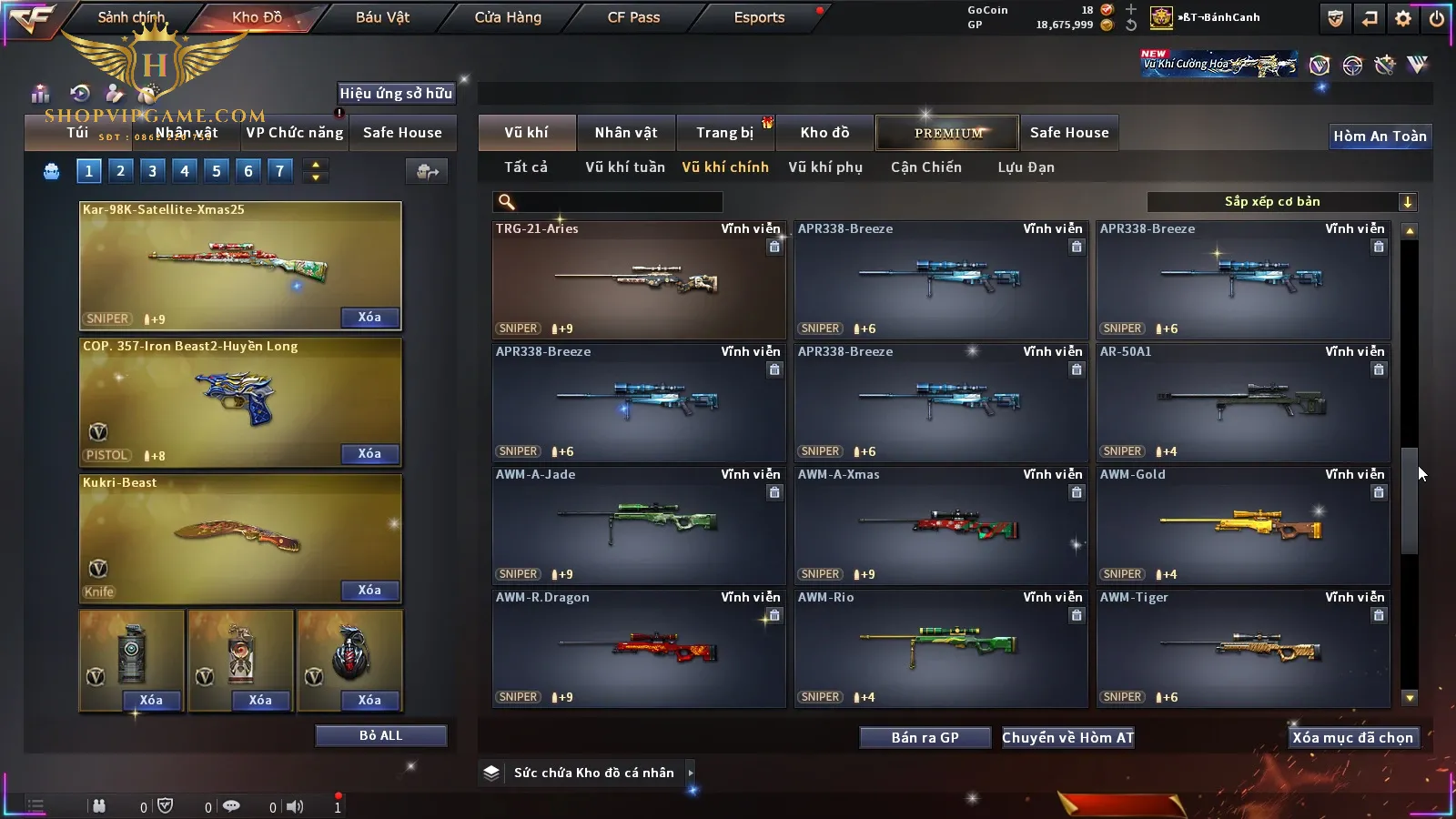Show the Vũ khí phụ weapons filter

point(824,167)
